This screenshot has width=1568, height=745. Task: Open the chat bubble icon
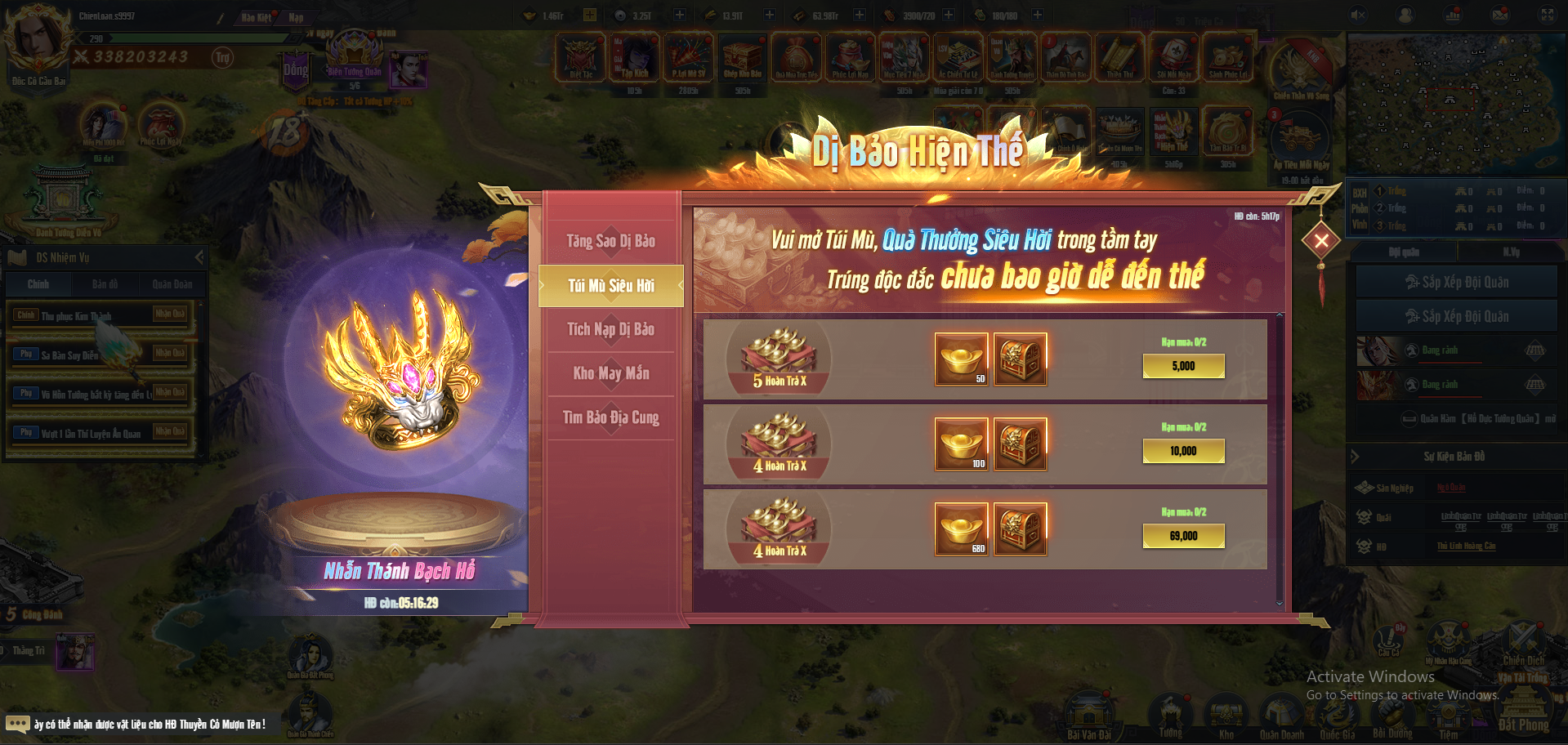[17, 724]
